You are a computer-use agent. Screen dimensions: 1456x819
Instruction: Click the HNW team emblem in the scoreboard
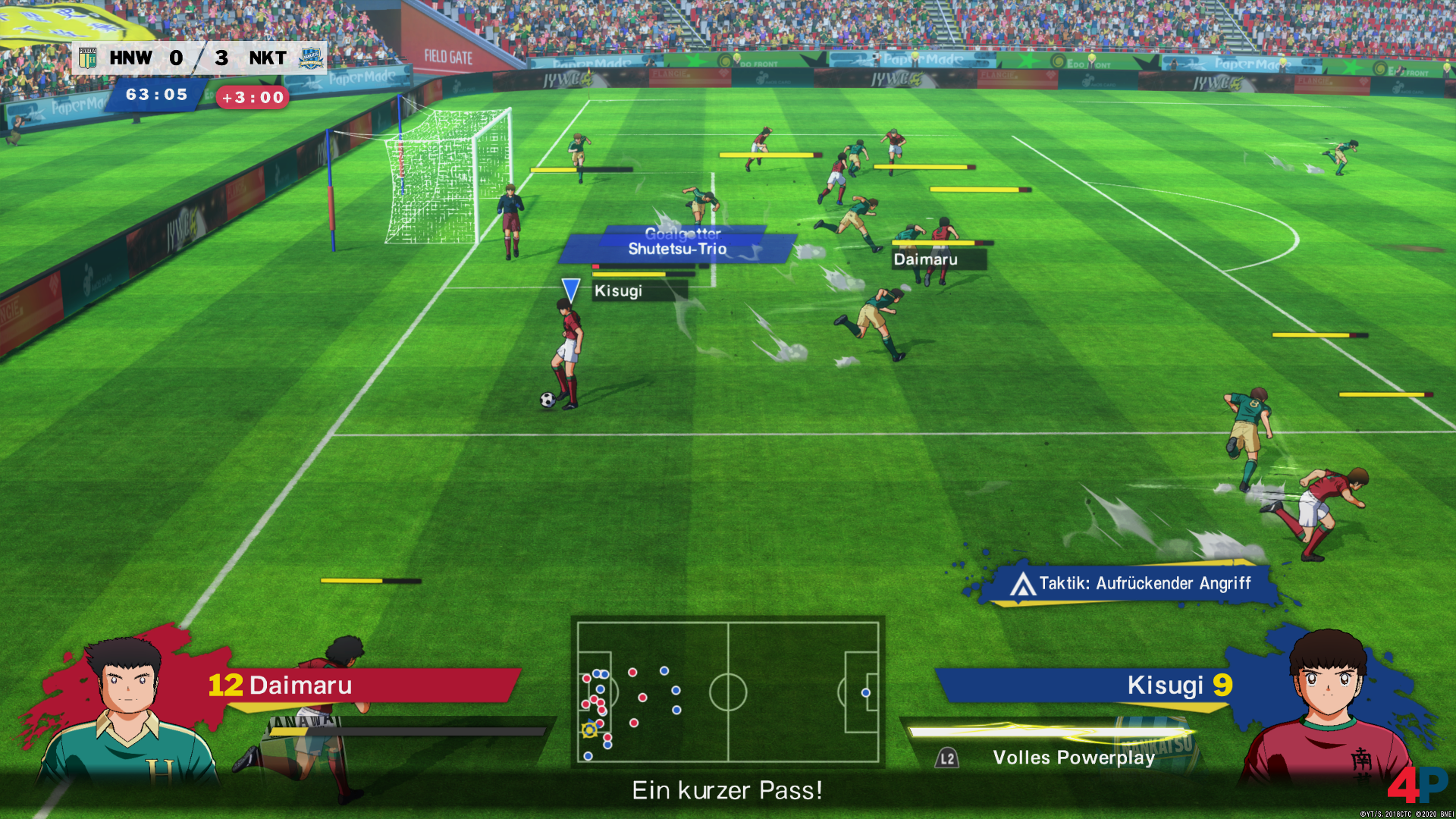[88, 58]
